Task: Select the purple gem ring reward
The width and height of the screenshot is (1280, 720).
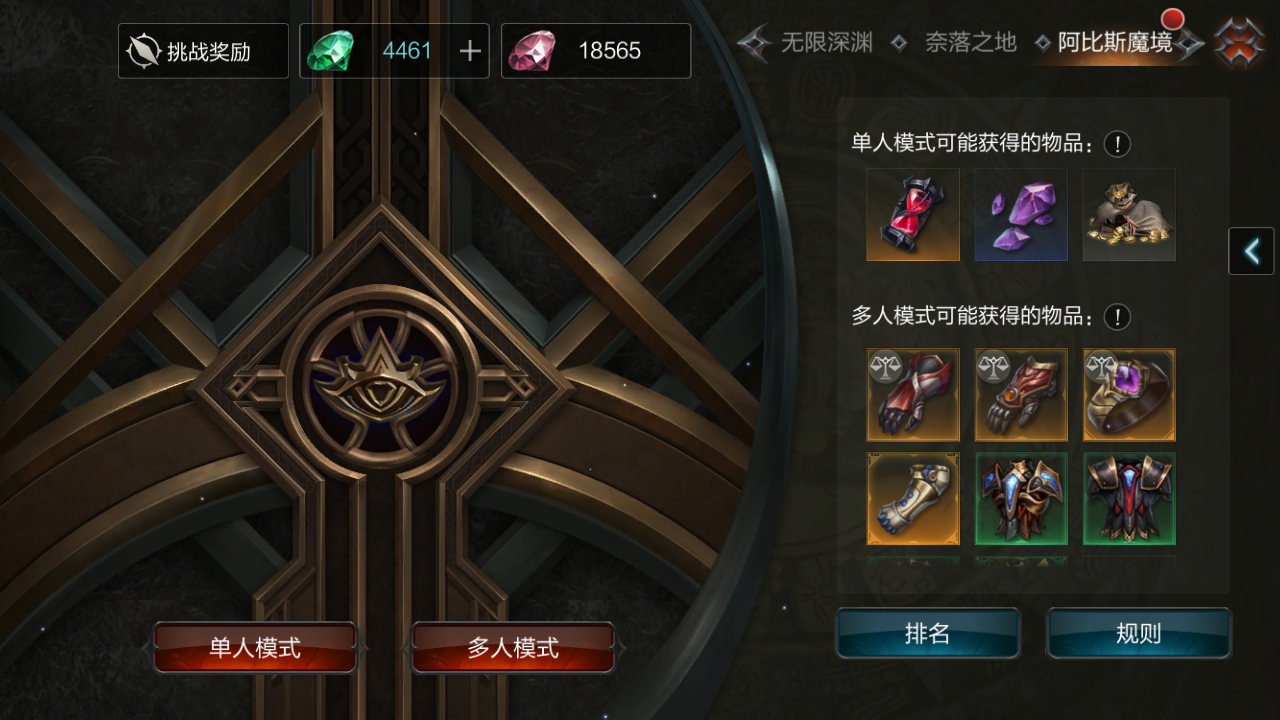Action: pos(1129,395)
